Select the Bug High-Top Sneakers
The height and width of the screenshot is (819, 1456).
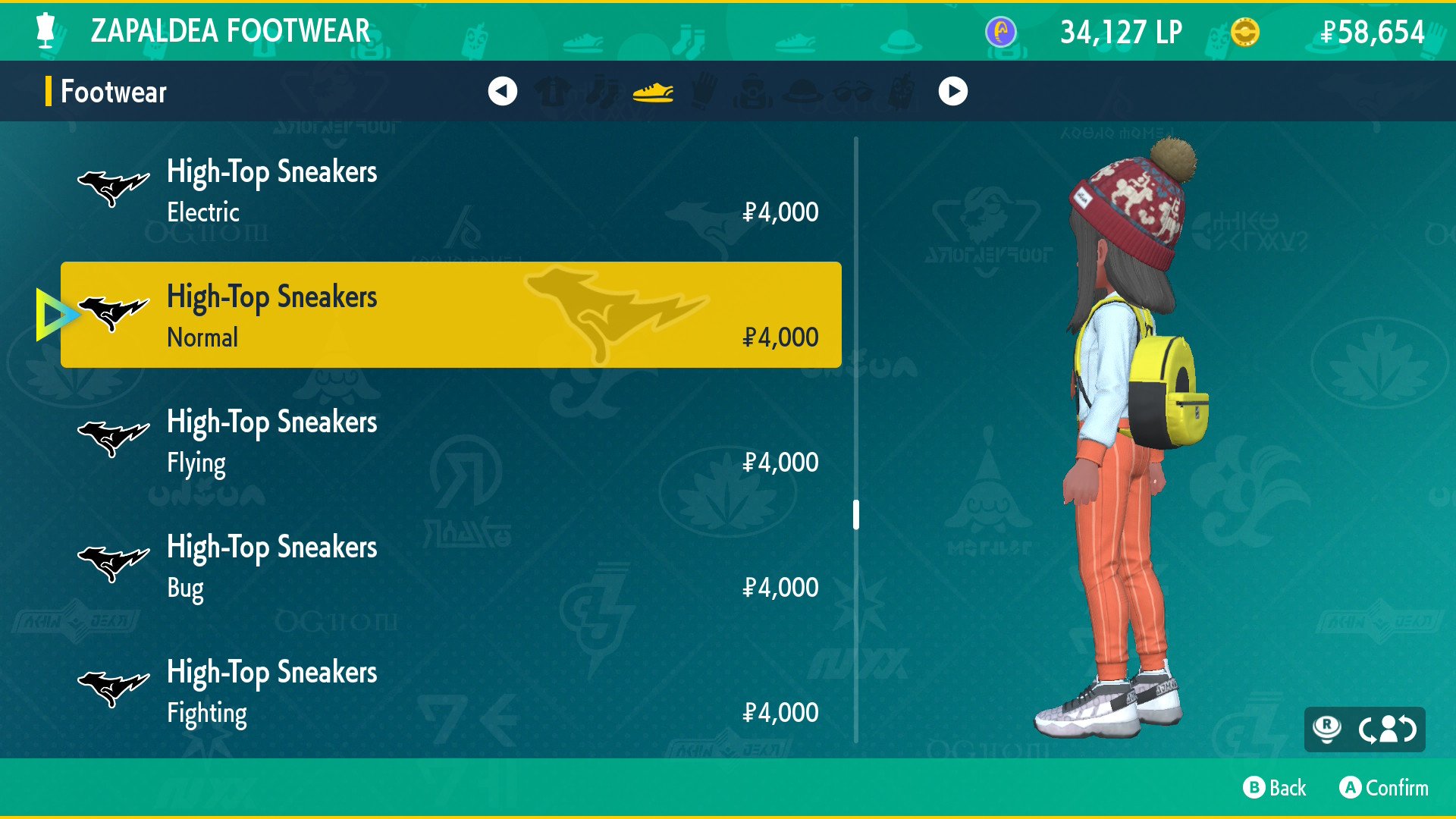pos(450,566)
